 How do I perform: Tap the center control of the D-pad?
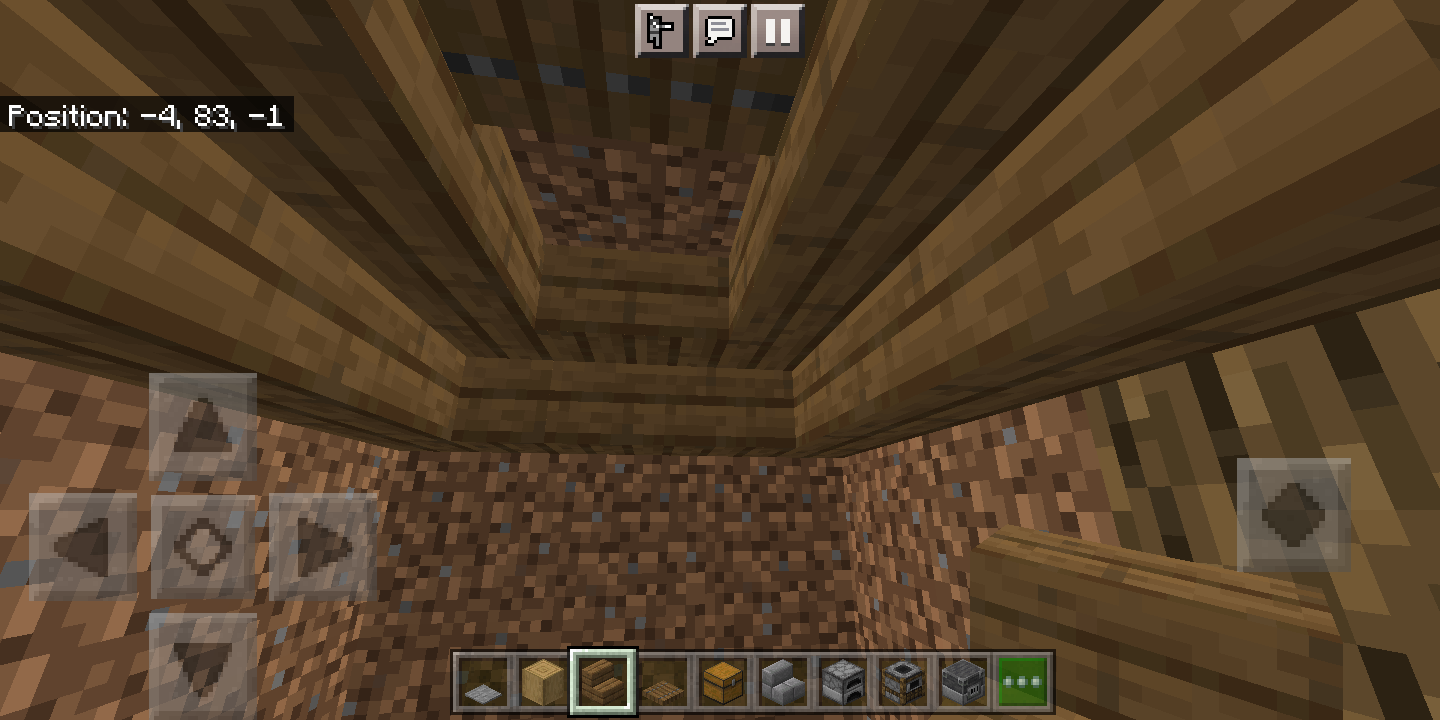click(203, 545)
